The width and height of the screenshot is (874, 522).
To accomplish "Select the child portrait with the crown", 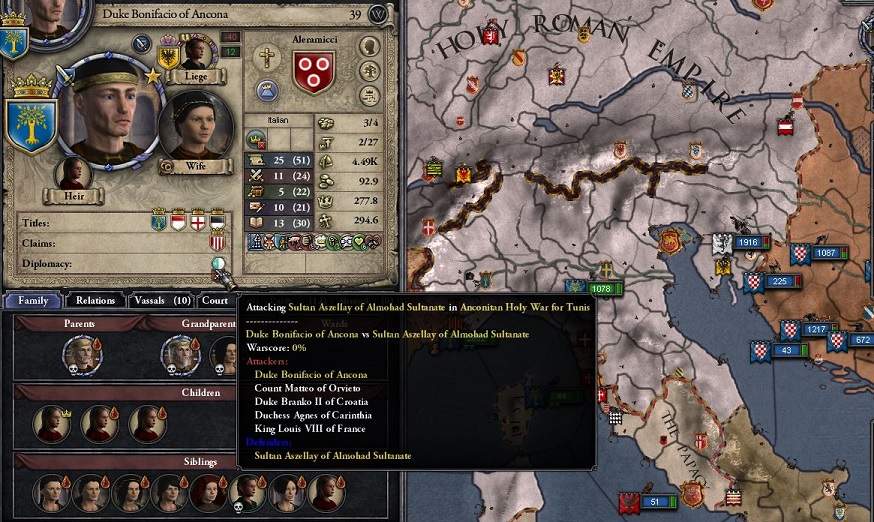I will (x=51, y=422).
